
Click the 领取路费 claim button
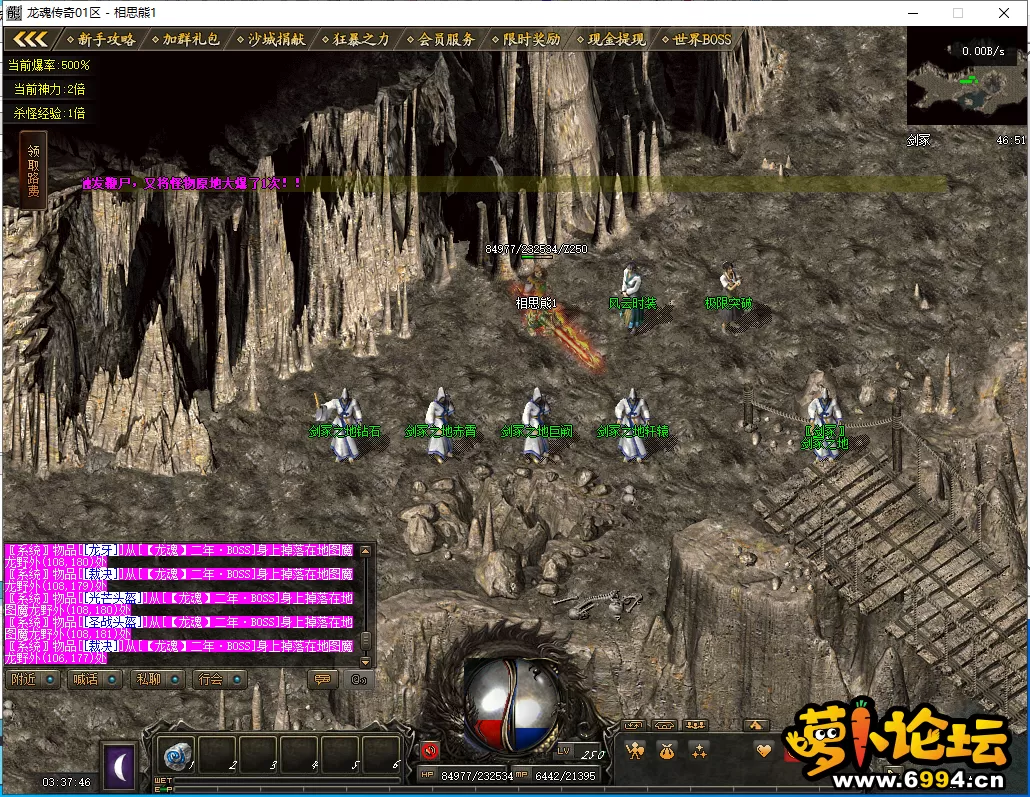pyautogui.click(x=33, y=169)
